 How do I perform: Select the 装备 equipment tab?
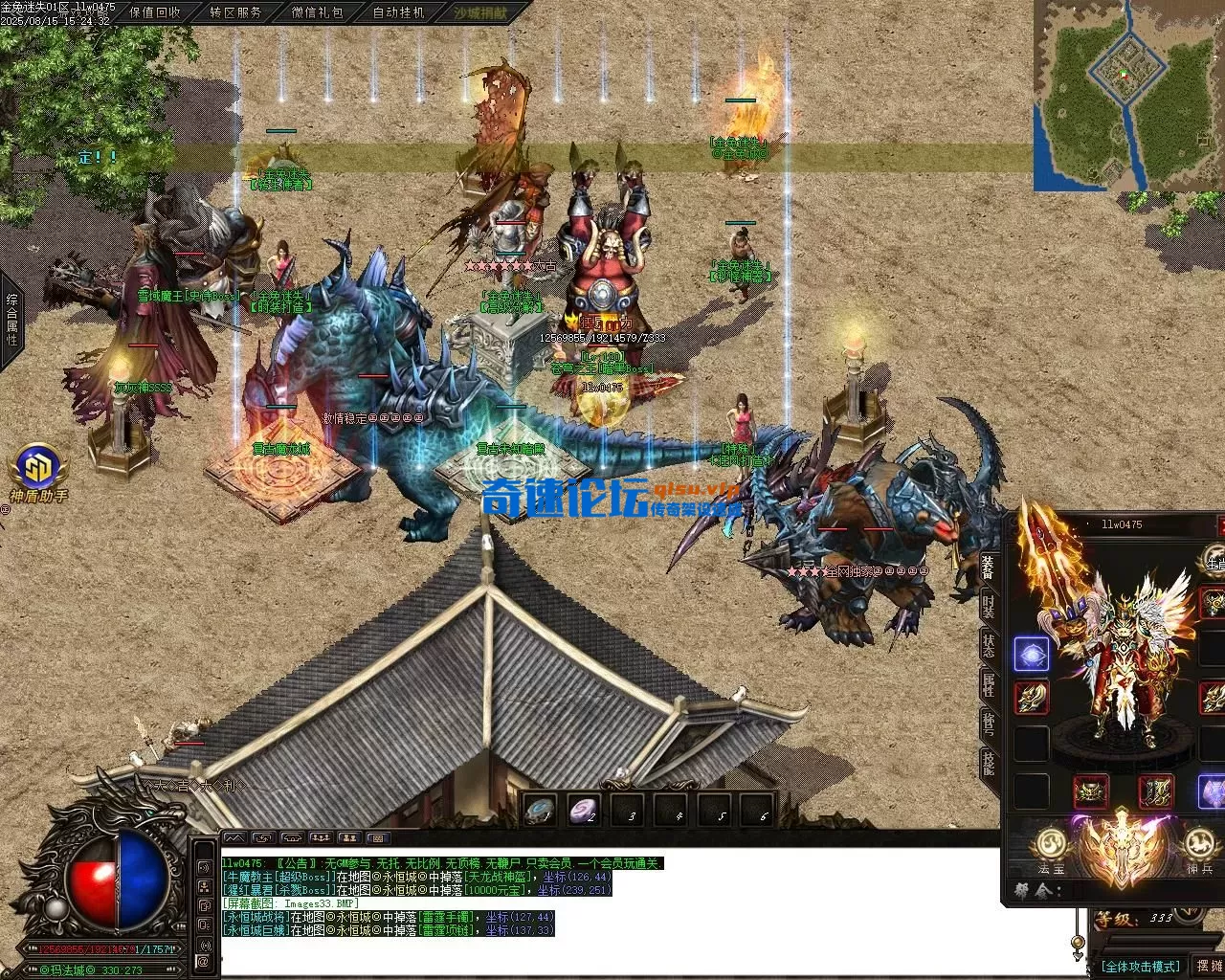[x=989, y=565]
